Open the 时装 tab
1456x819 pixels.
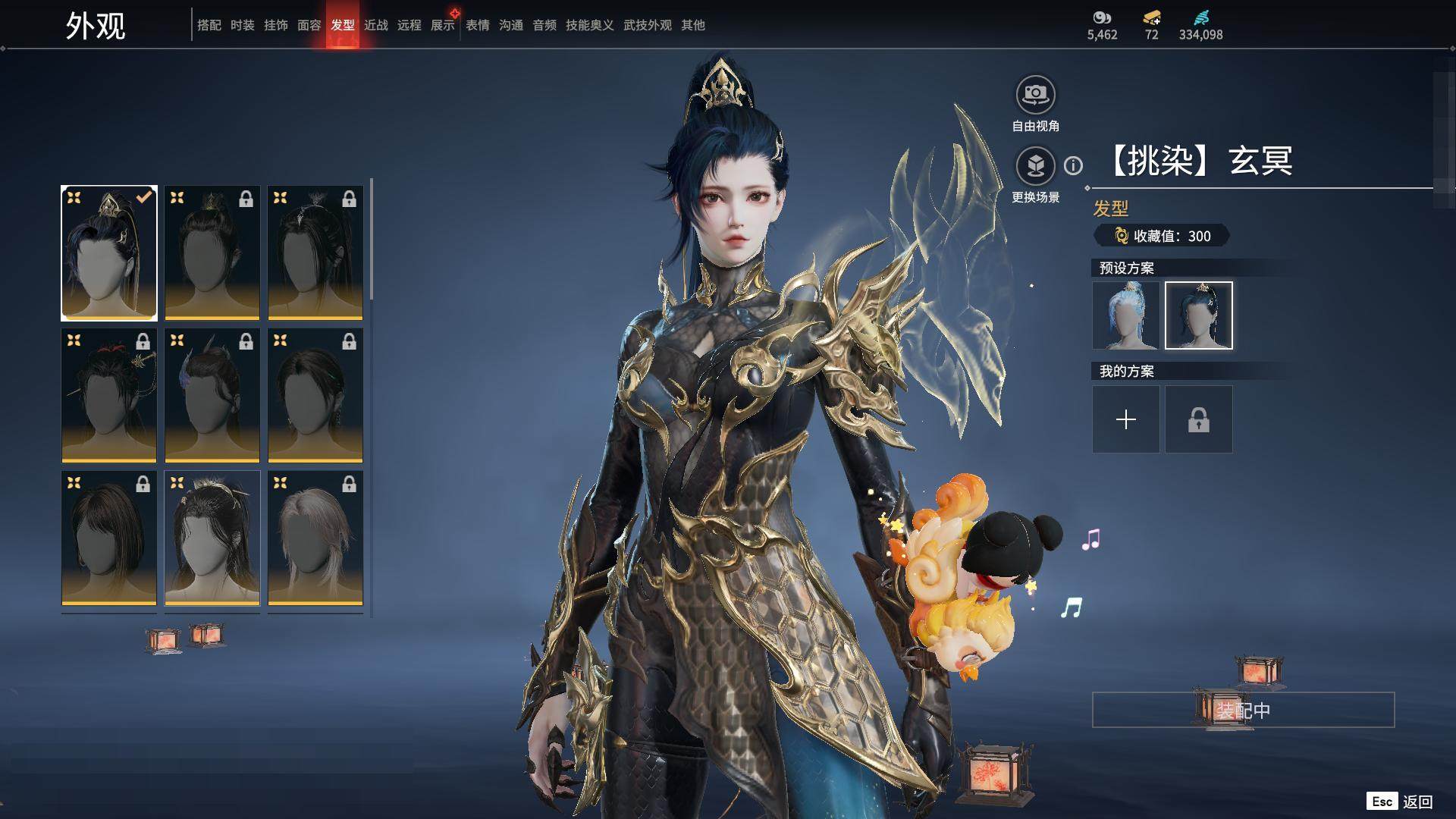[x=243, y=25]
